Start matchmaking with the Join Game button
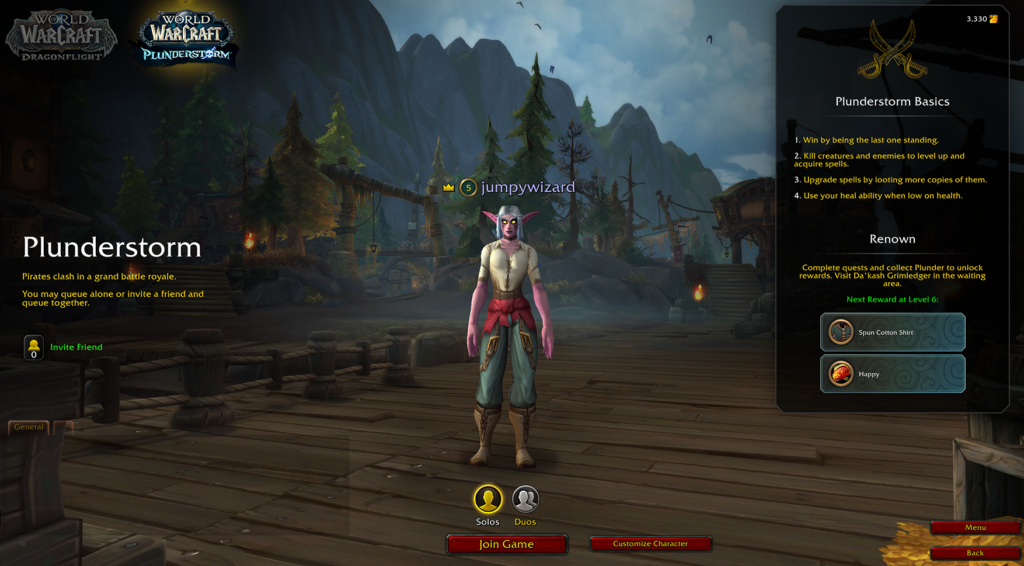 point(506,544)
